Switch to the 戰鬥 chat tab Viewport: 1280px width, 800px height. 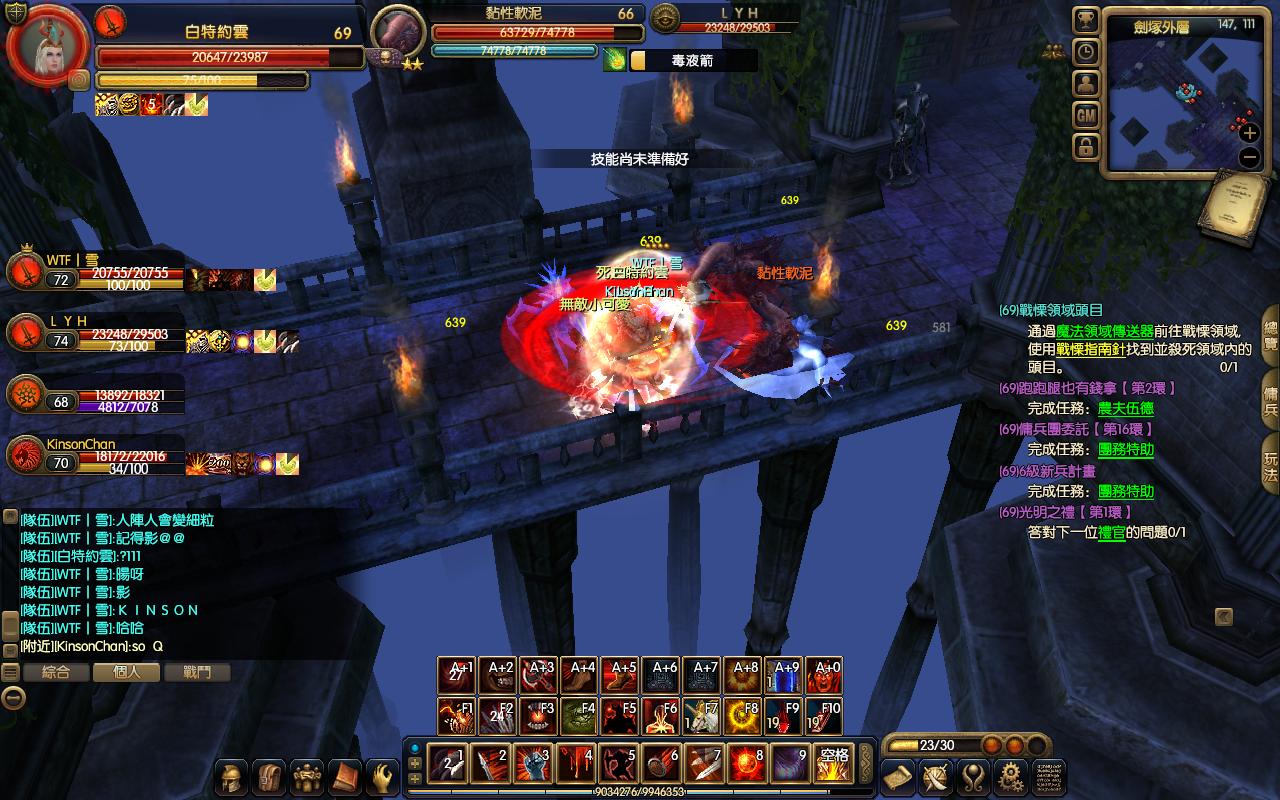tap(197, 672)
